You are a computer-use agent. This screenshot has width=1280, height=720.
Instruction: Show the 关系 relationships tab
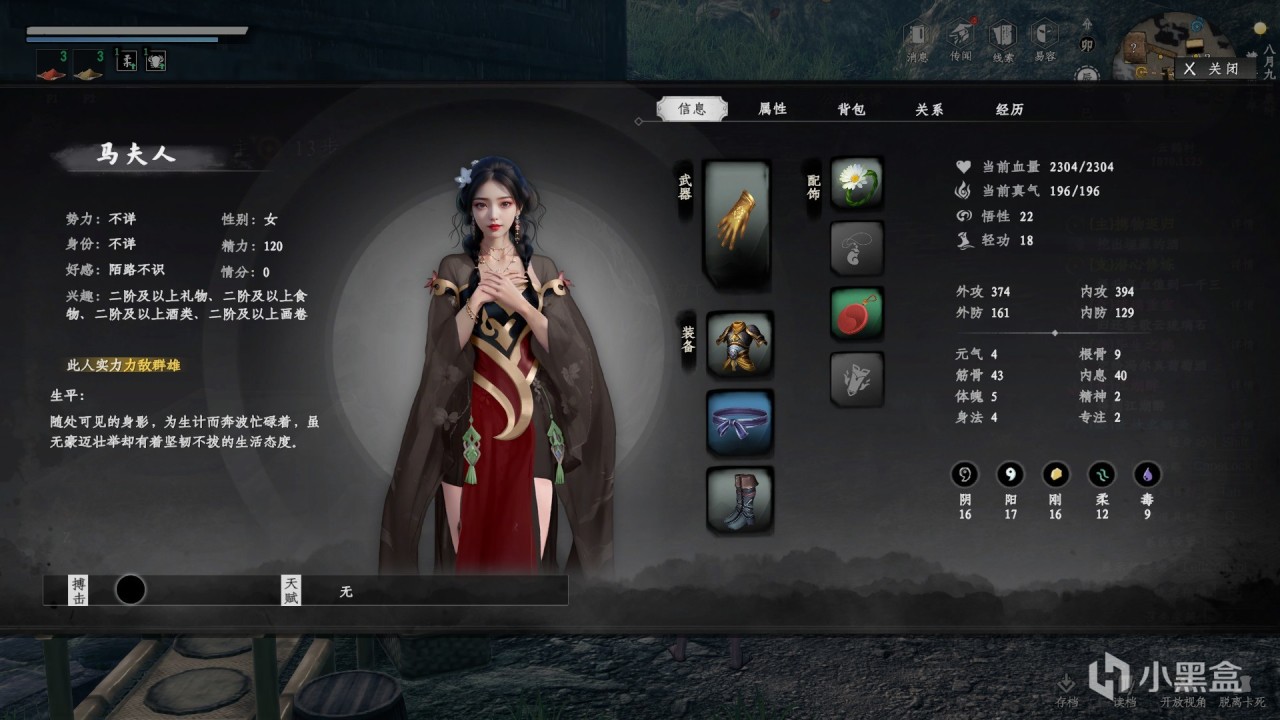coord(929,109)
